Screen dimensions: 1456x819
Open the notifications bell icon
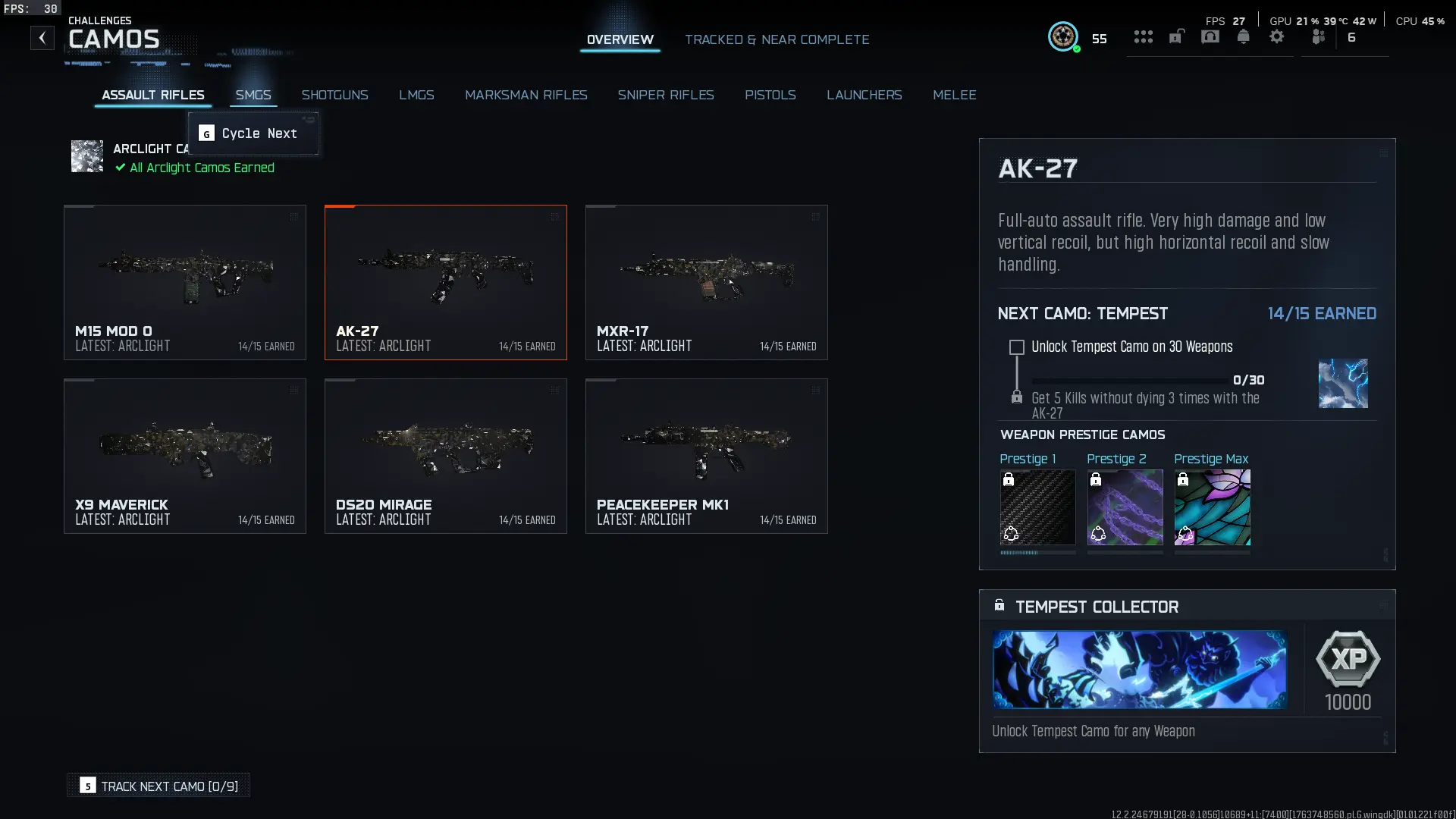pos(1244,36)
